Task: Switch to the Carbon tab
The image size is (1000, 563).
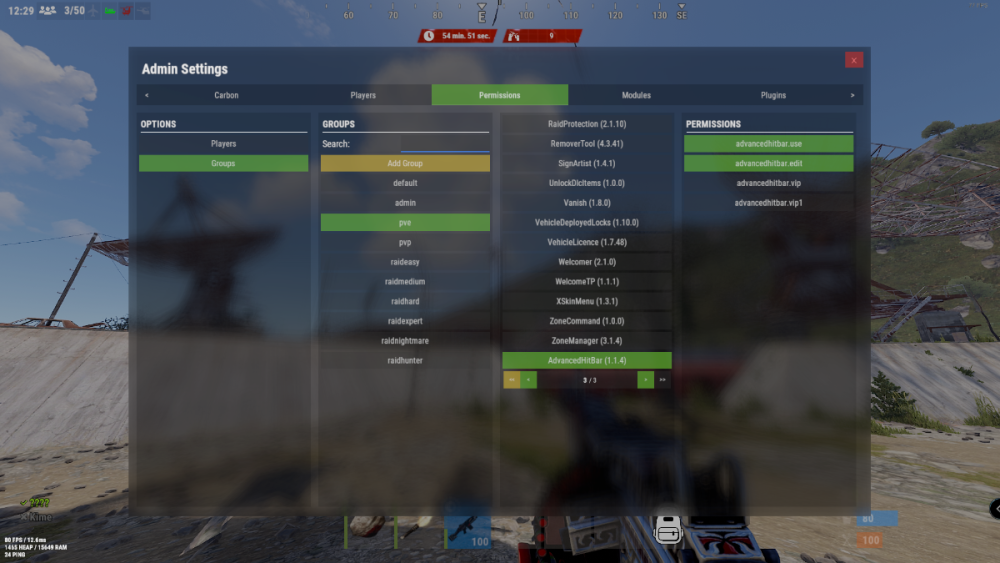Action: tap(226, 95)
